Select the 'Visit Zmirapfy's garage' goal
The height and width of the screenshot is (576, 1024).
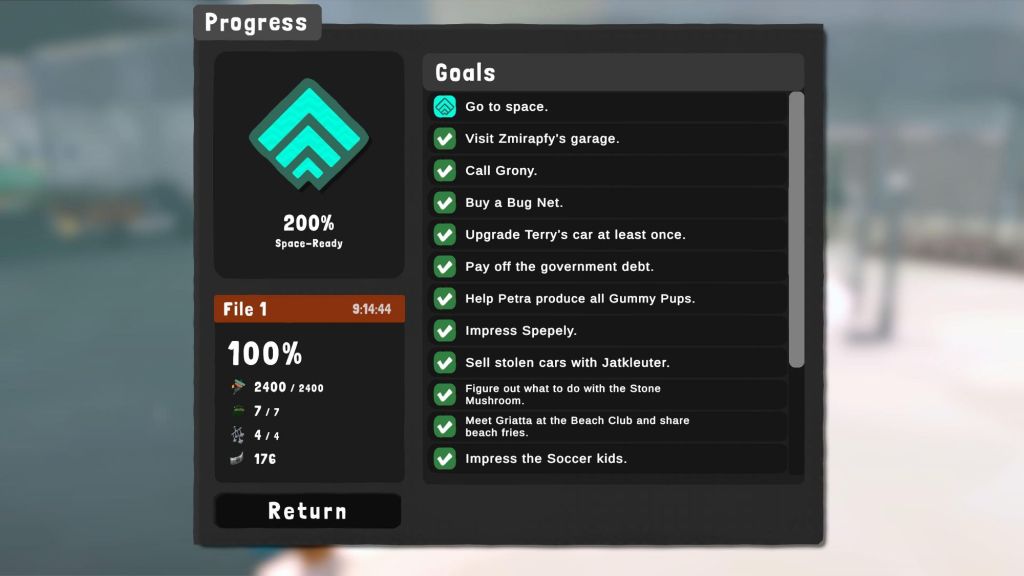coord(608,139)
